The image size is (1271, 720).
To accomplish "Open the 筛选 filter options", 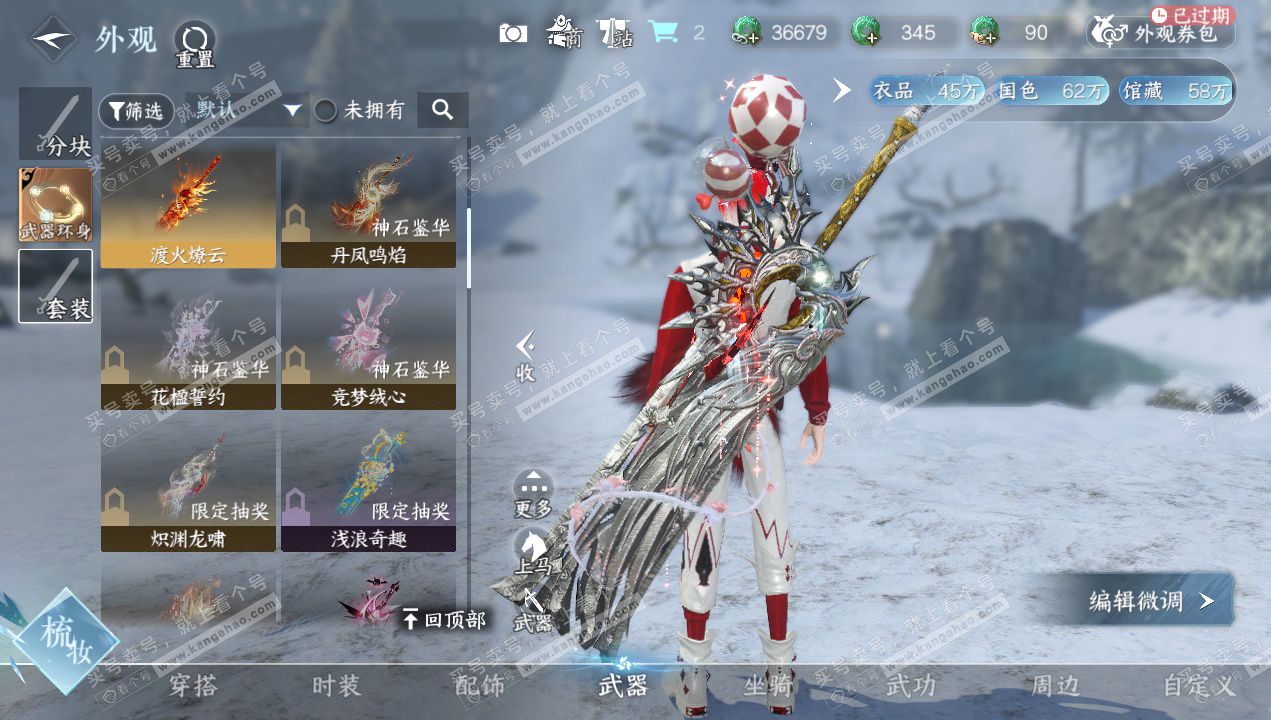I will click(x=136, y=111).
